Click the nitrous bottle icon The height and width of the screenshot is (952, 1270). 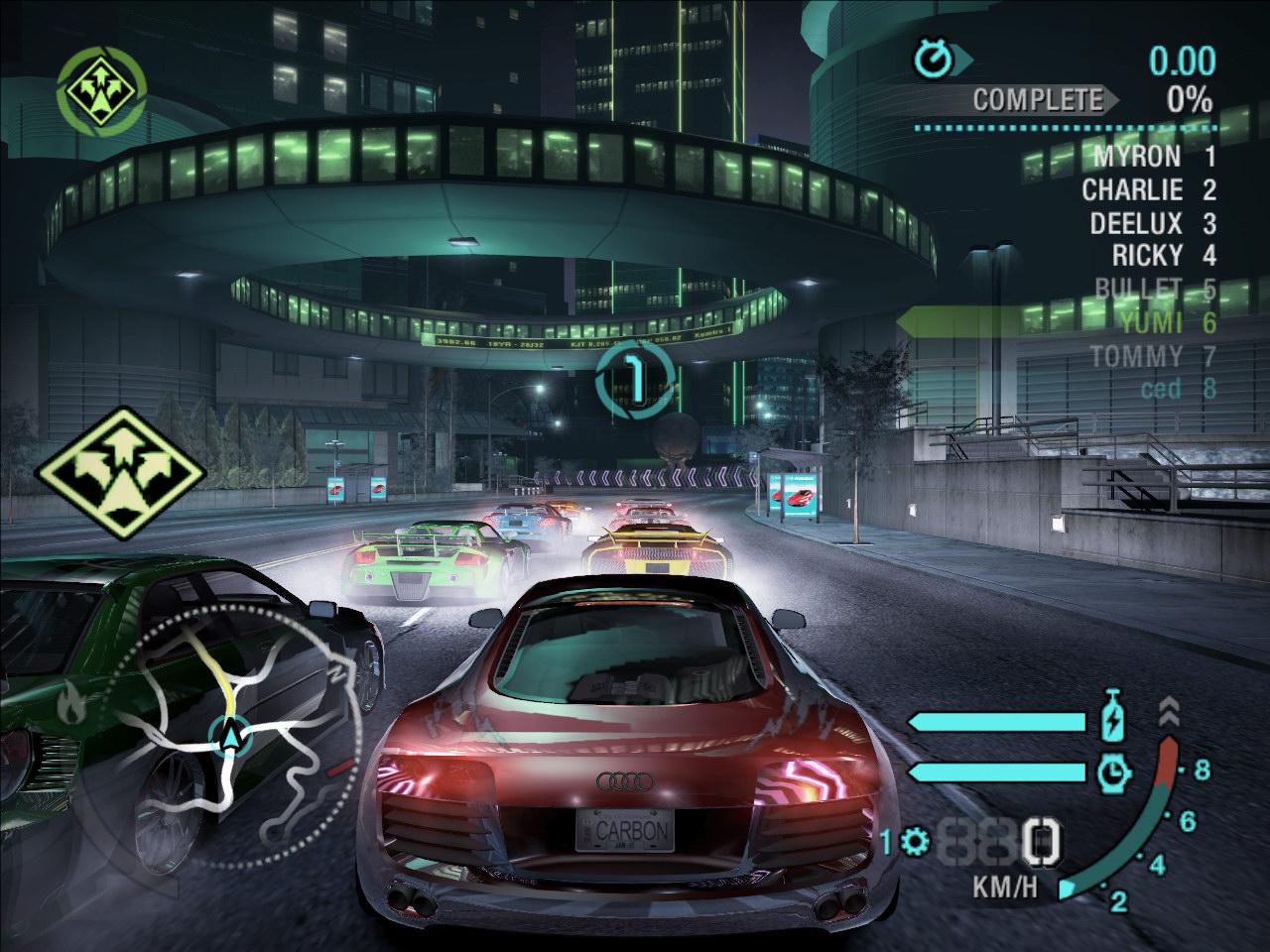[1115, 718]
